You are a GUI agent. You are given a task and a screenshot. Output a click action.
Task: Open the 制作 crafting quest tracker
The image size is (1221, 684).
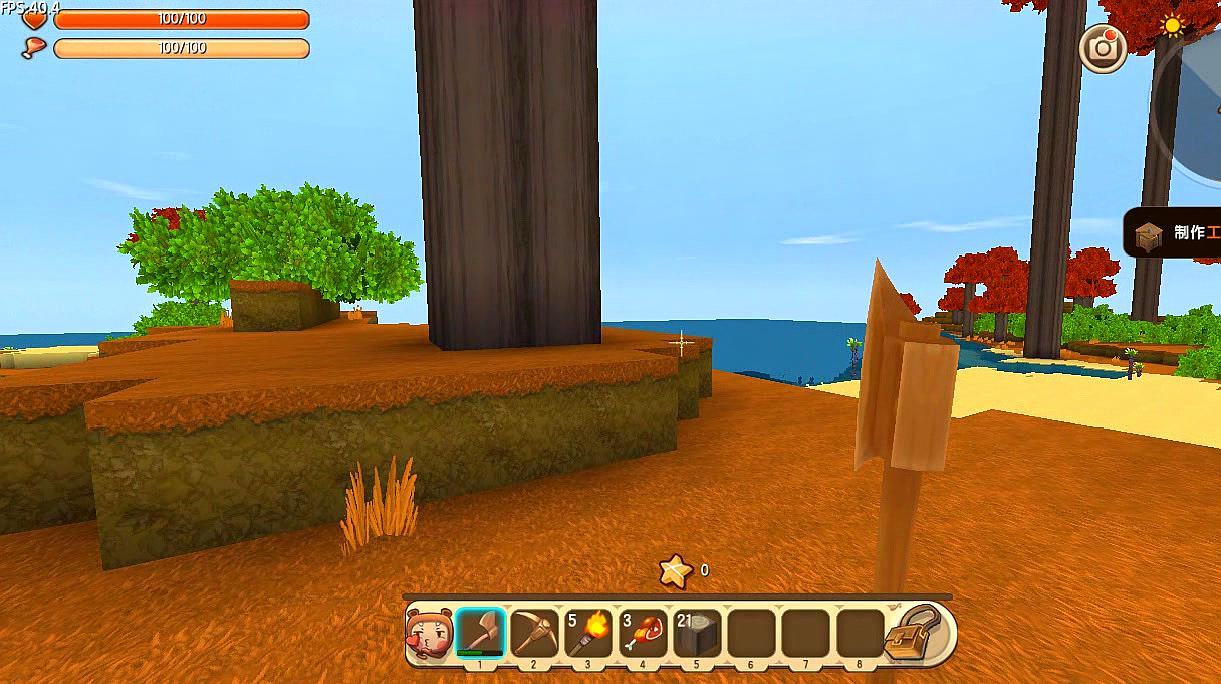click(1176, 233)
